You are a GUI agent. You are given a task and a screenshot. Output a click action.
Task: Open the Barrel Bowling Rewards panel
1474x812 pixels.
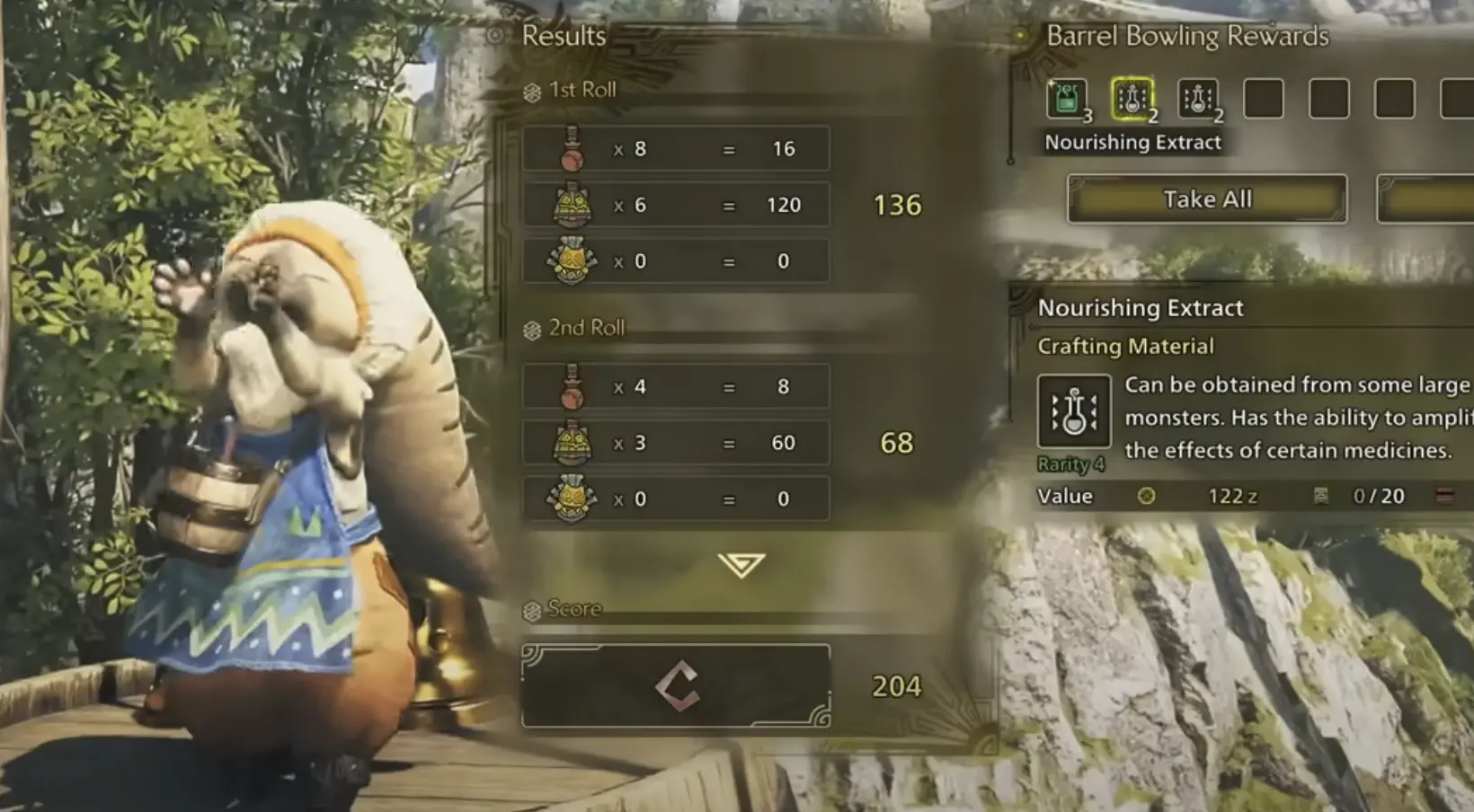[1188, 36]
